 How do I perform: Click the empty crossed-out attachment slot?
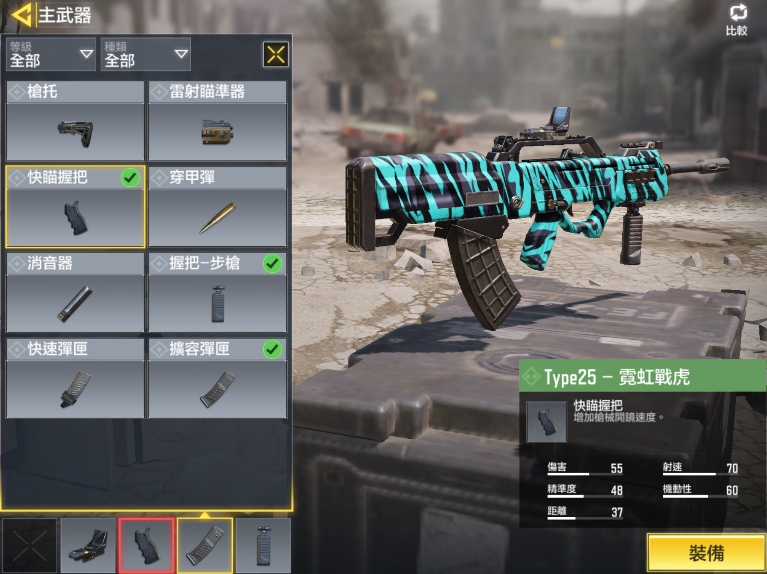click(29, 545)
